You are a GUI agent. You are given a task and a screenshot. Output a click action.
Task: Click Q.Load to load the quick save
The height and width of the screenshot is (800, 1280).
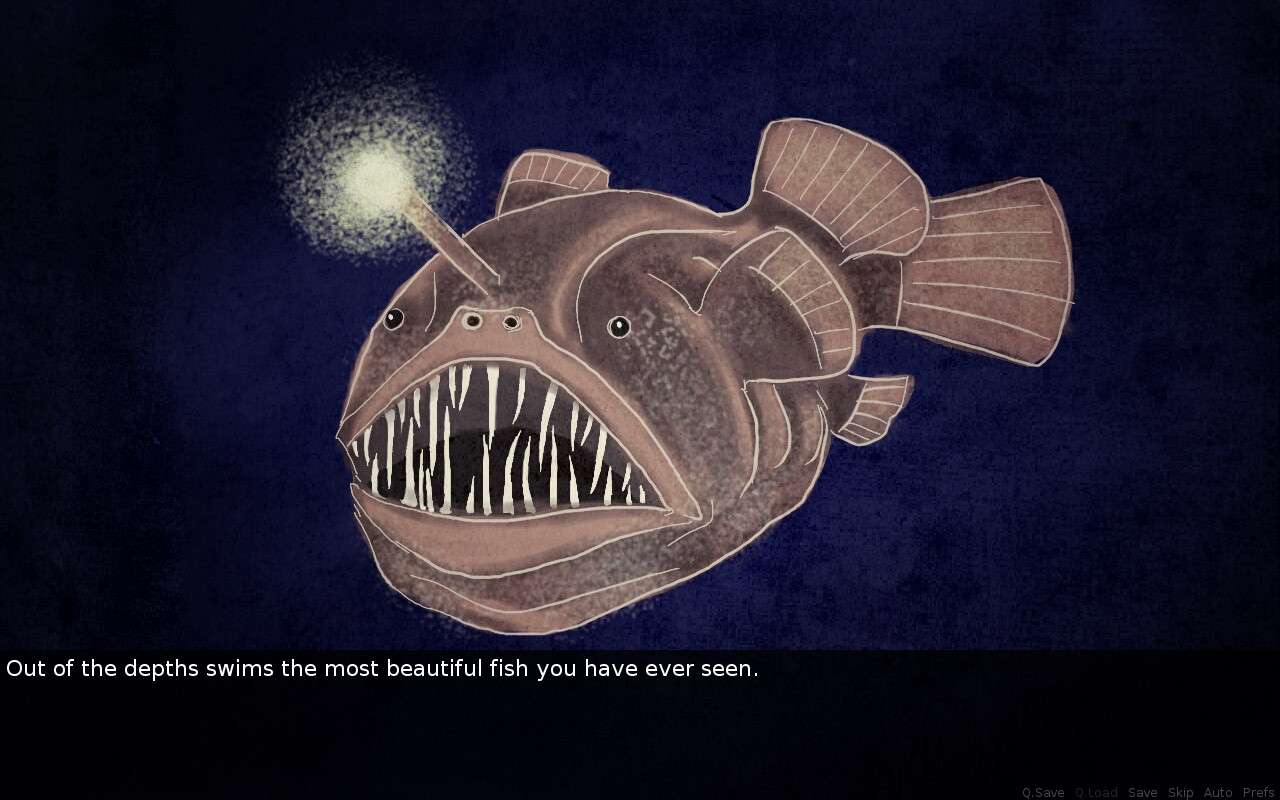tap(1097, 791)
